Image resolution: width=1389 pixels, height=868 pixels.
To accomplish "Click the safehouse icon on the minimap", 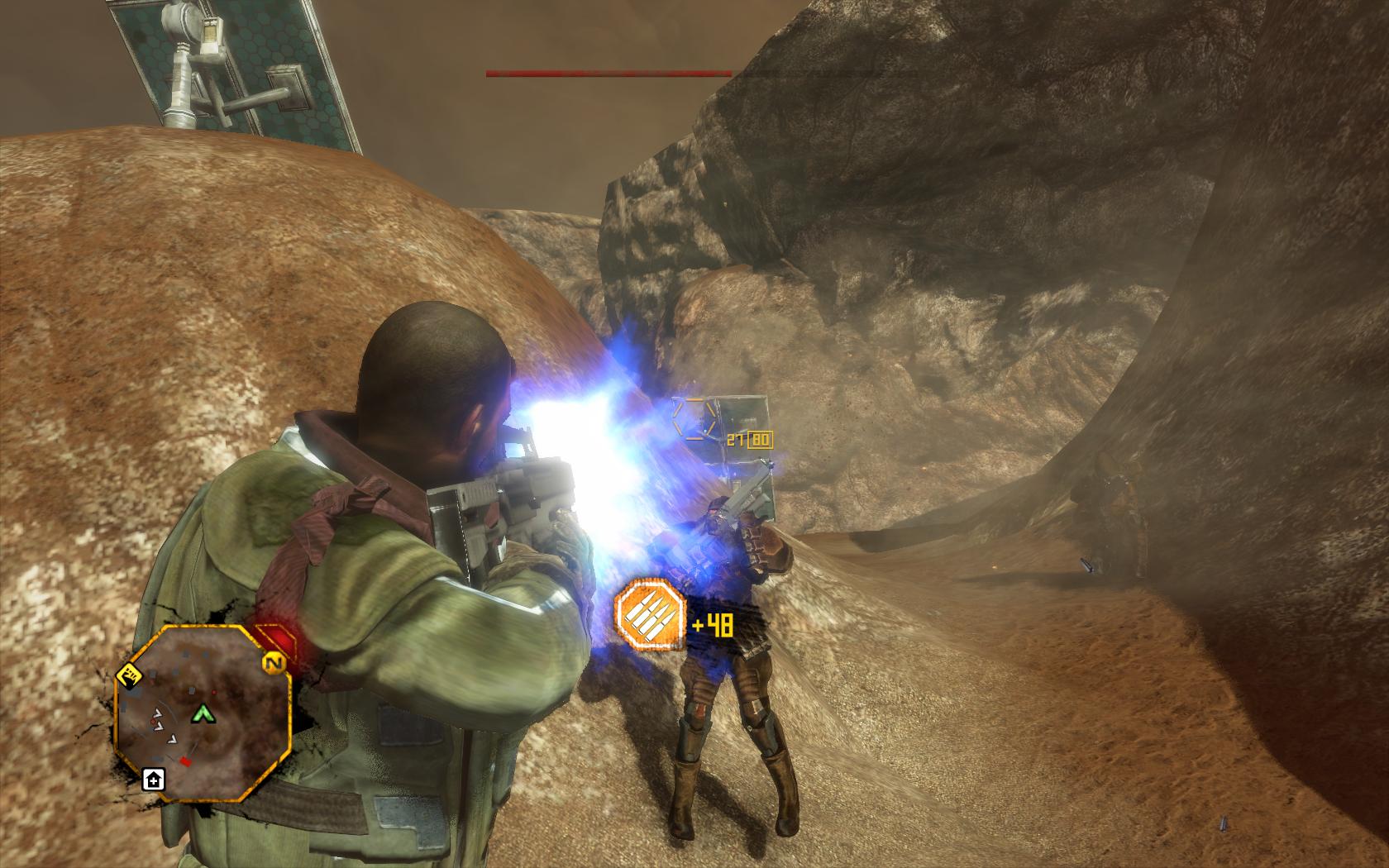I will tap(154, 779).
